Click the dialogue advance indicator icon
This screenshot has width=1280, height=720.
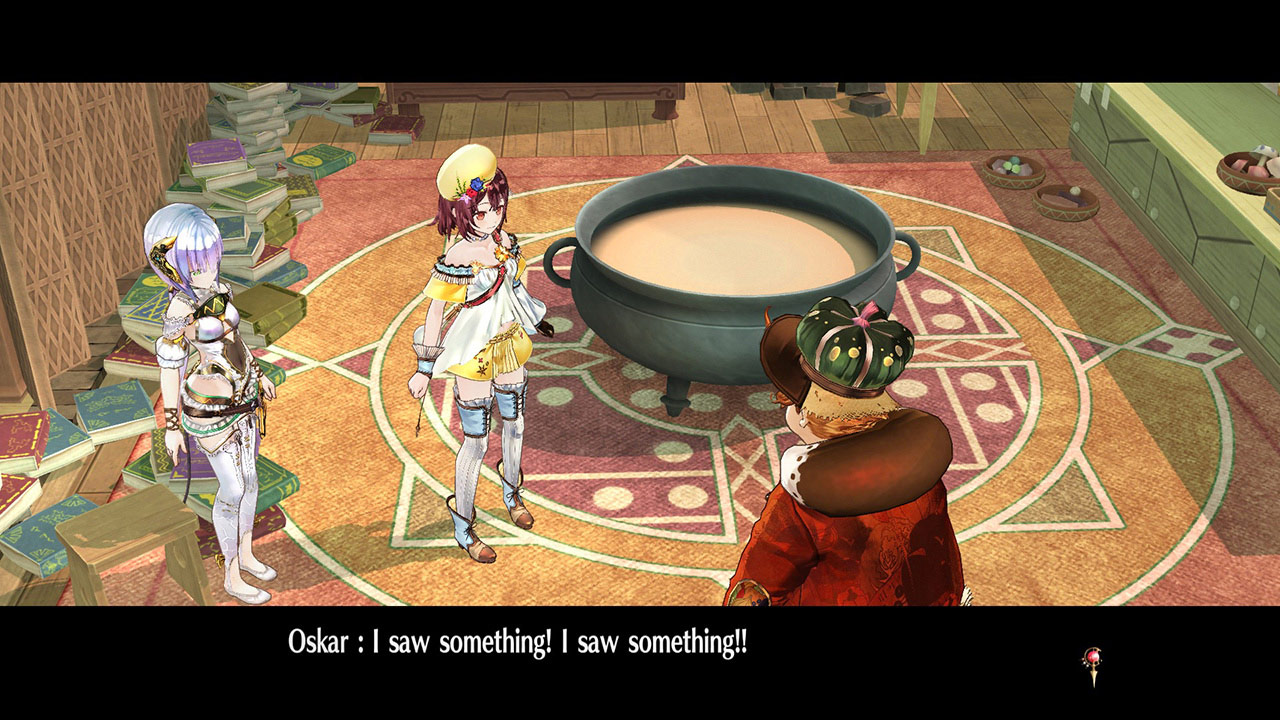[x=1092, y=665]
